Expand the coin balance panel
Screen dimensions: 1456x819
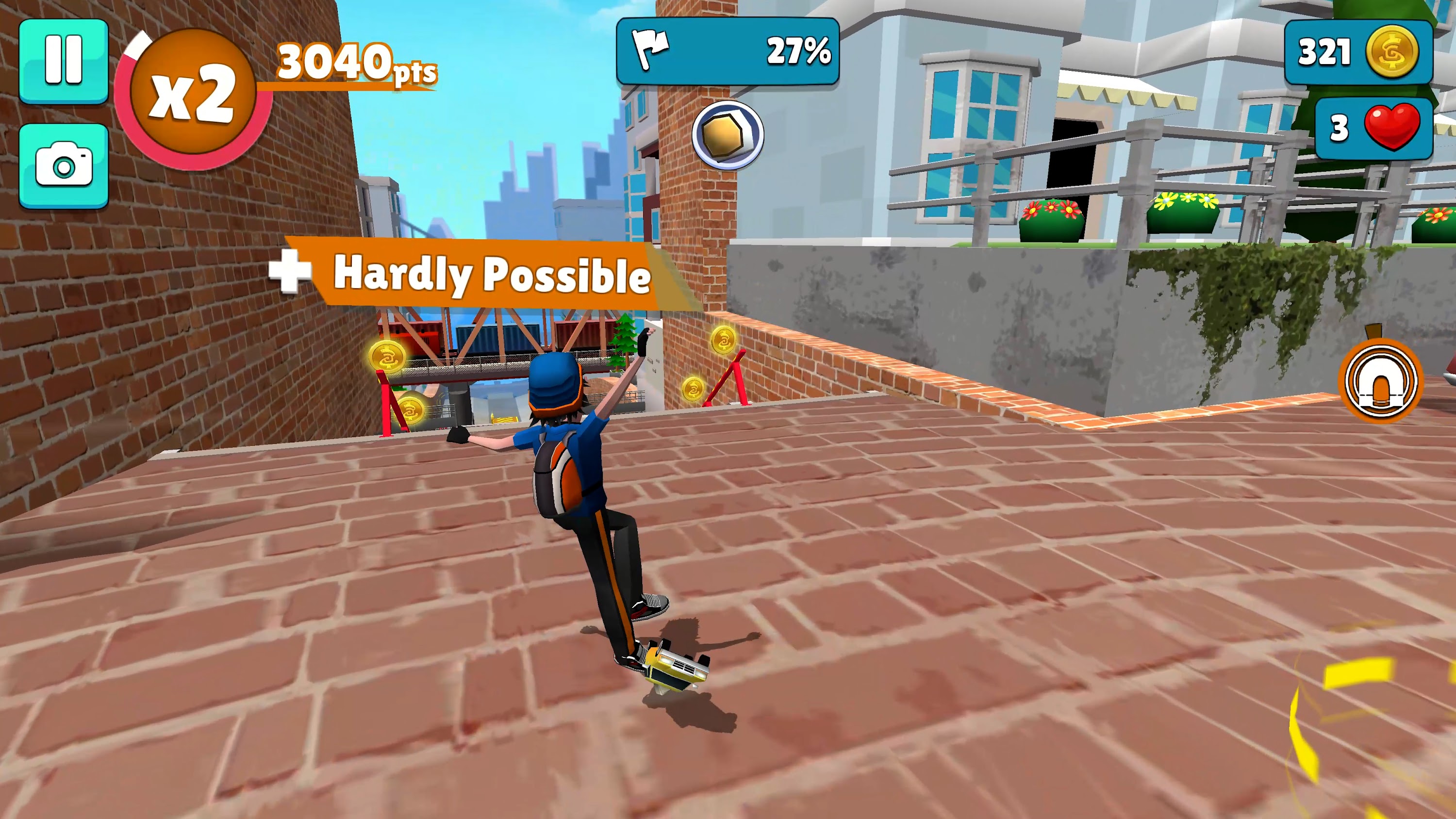coord(1359,52)
